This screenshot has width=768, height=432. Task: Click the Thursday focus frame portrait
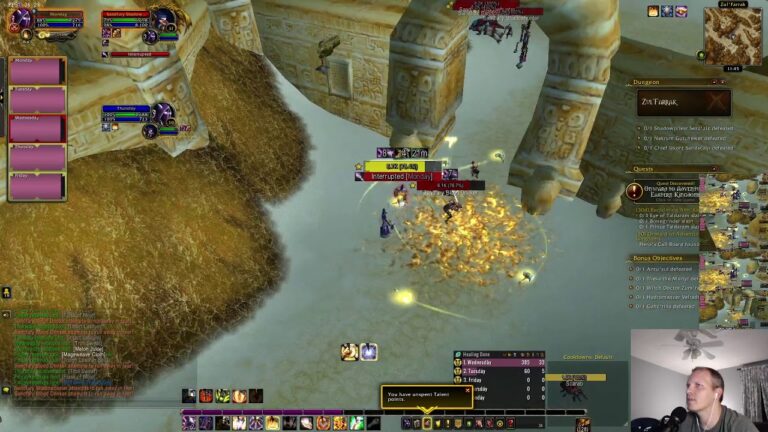click(162, 112)
